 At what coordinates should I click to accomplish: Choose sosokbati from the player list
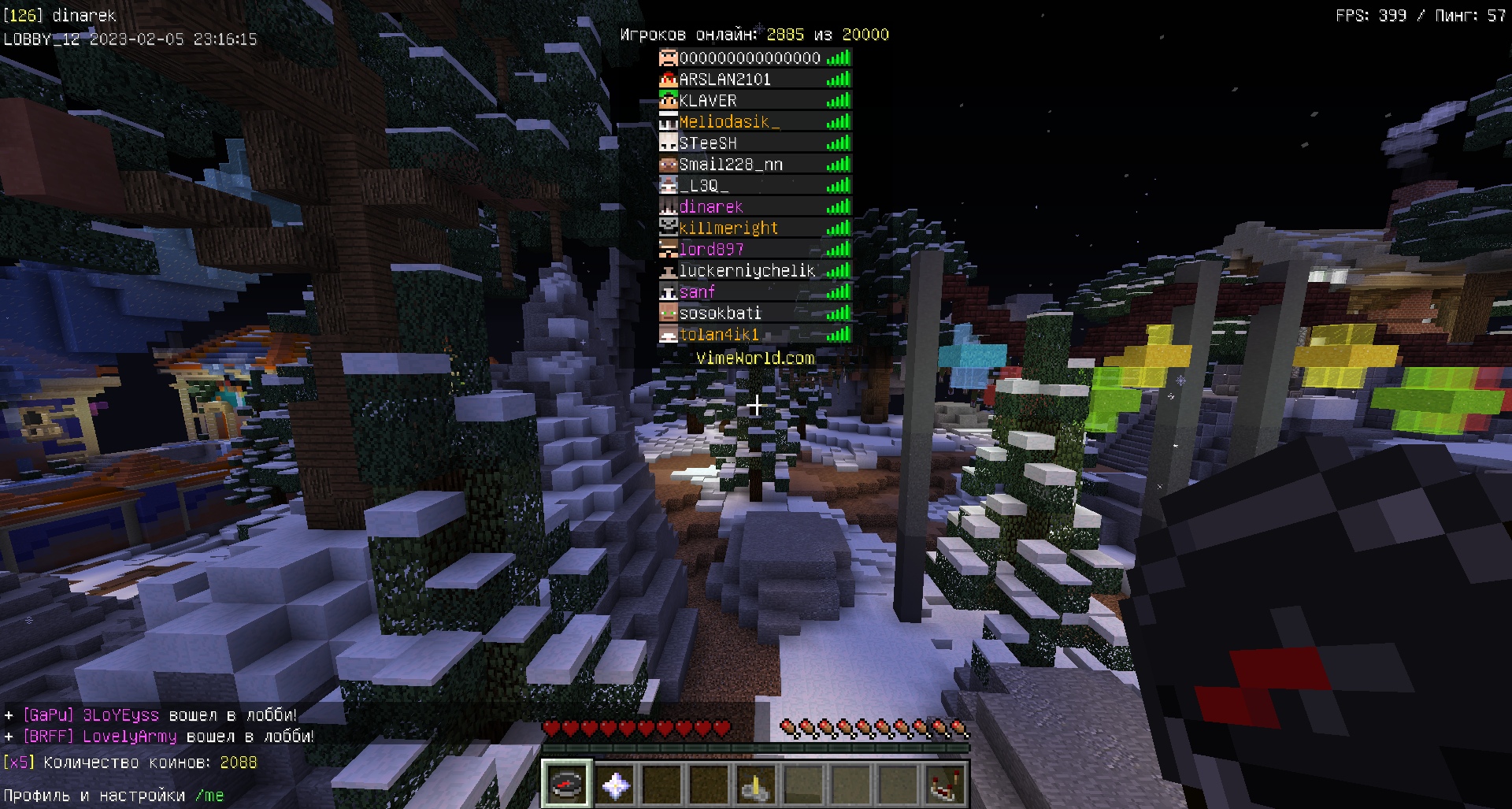(755, 314)
